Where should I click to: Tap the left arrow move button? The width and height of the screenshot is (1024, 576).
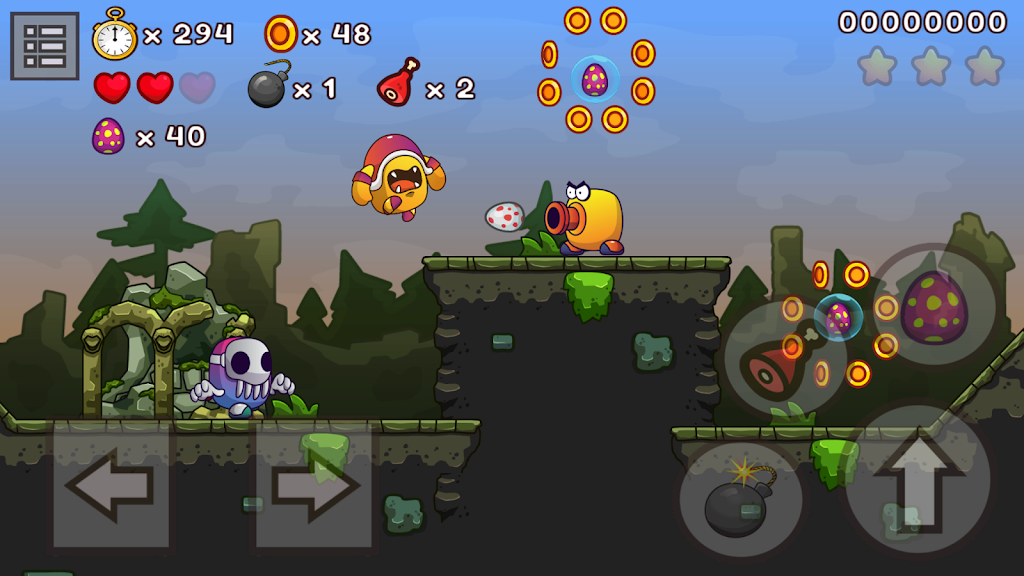[x=112, y=486]
